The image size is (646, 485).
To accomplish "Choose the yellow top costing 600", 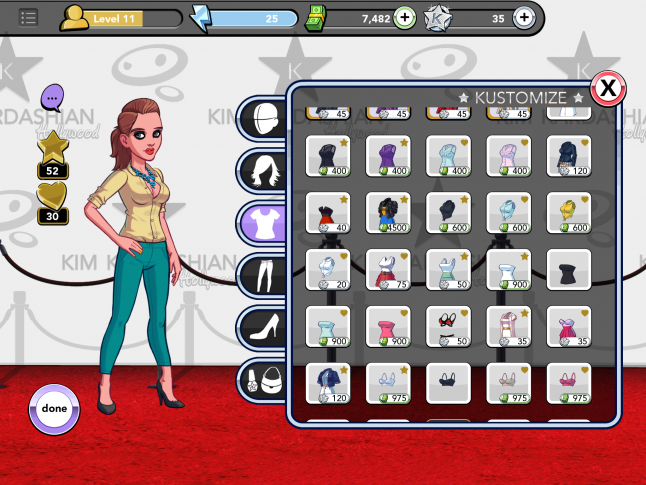I will click(x=568, y=213).
